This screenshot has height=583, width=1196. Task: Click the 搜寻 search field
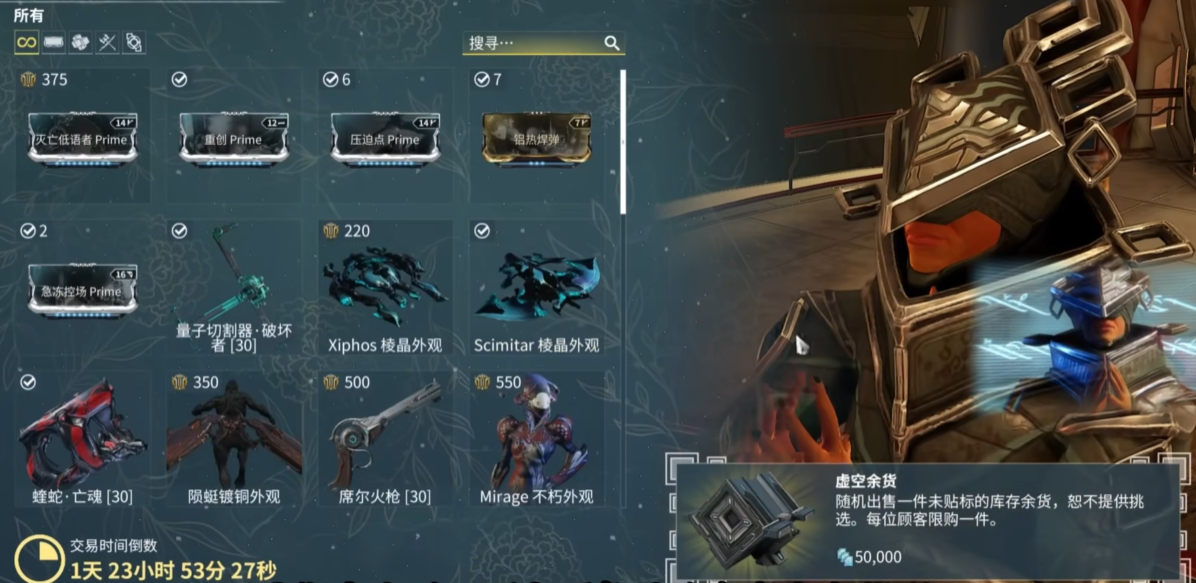530,43
